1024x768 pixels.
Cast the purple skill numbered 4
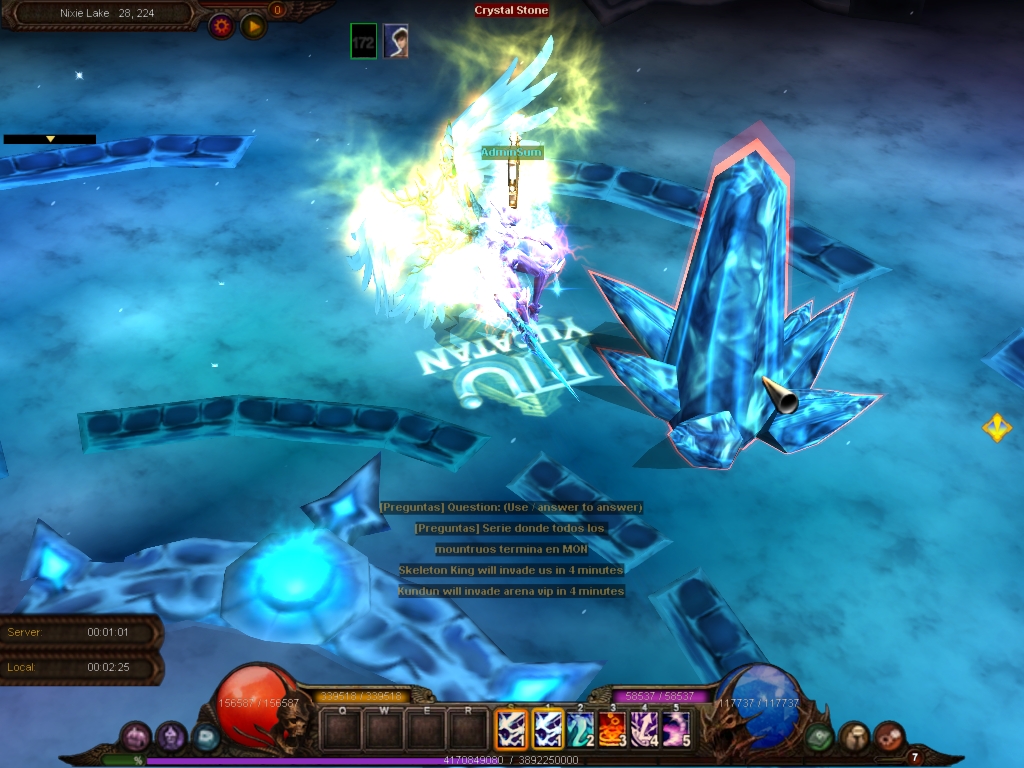pos(644,729)
